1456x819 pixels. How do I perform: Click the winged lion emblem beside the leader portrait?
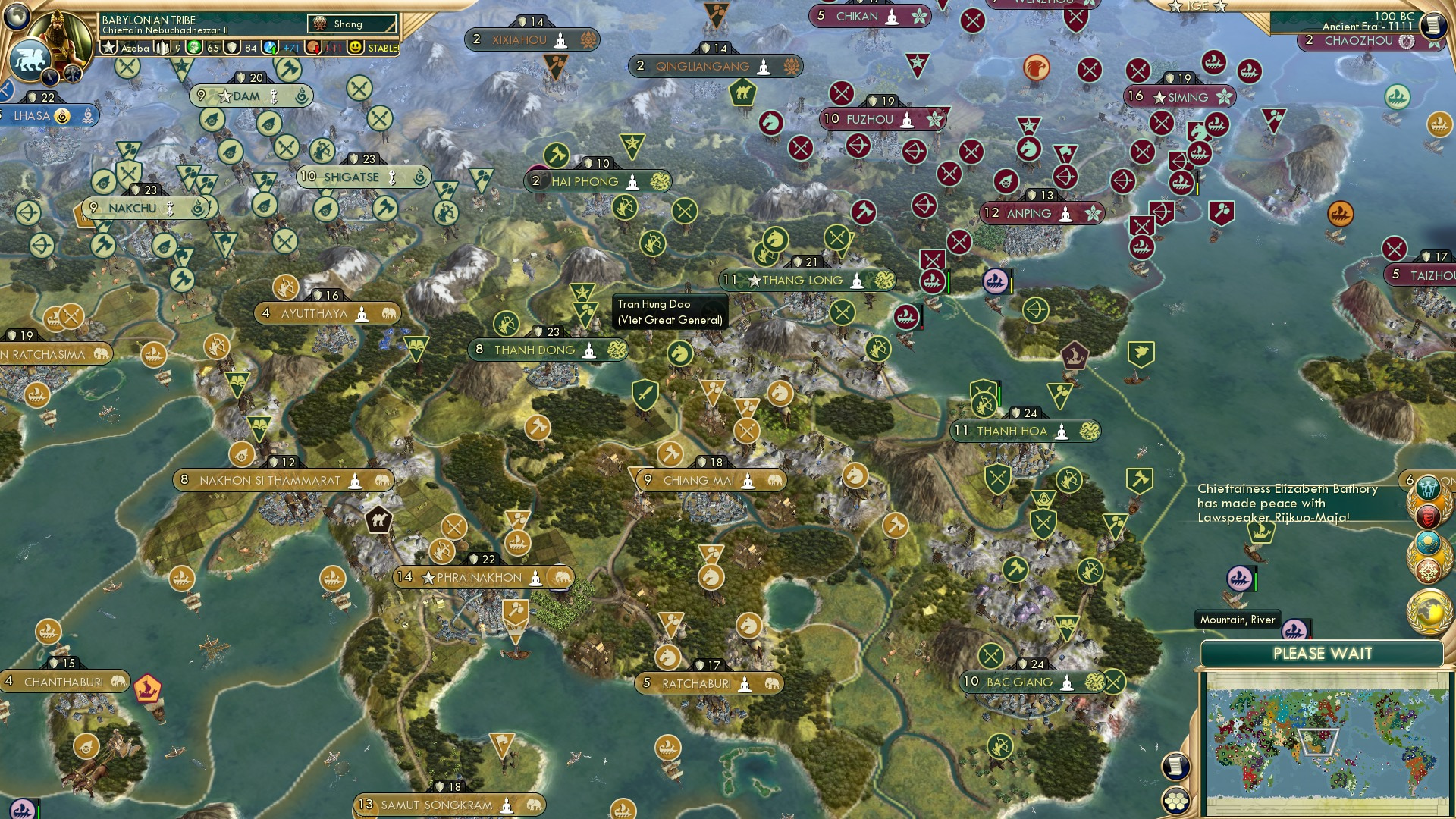30,59
